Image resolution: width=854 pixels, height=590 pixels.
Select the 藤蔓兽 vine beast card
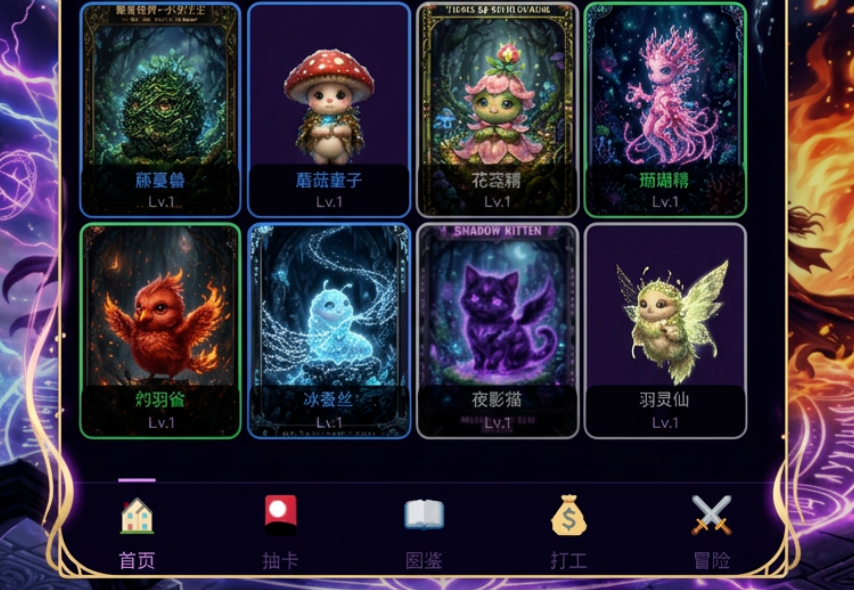[x=160, y=110]
